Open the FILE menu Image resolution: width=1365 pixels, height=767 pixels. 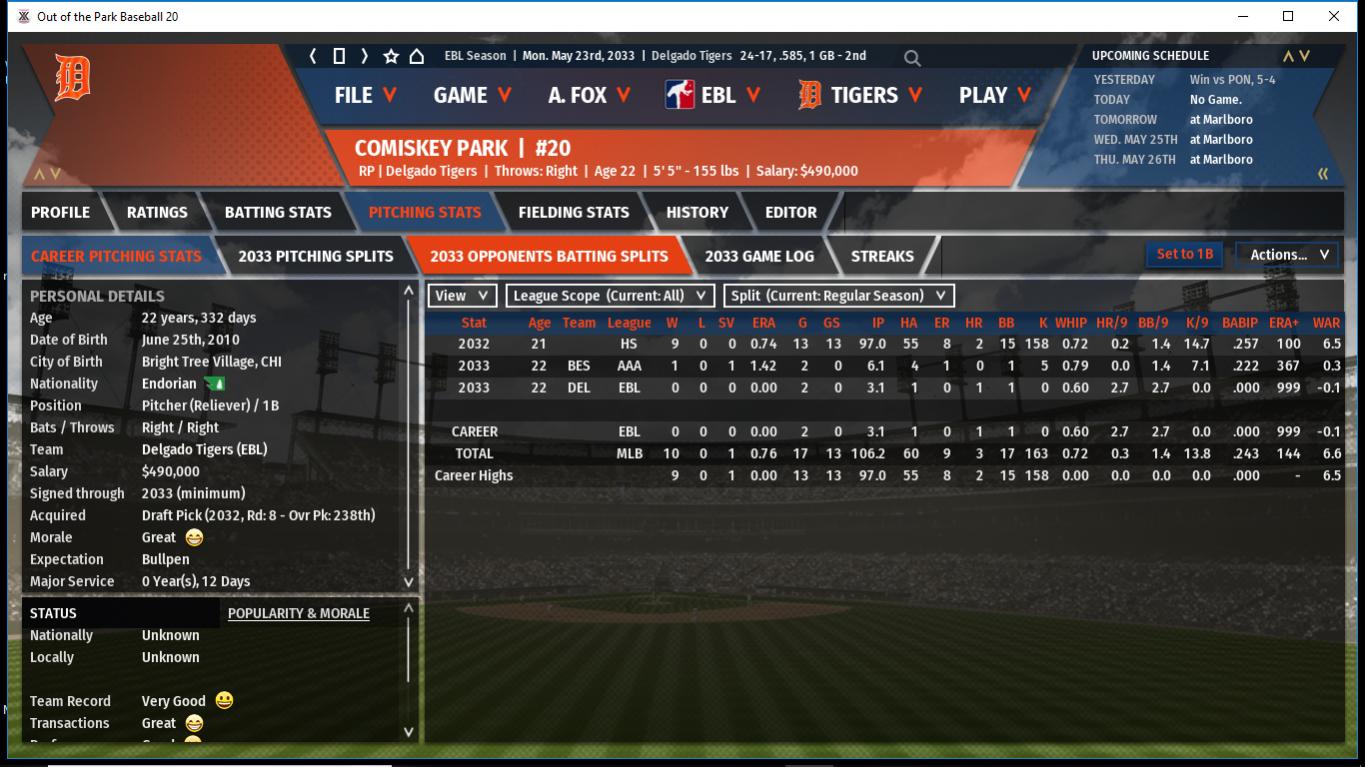tap(365, 95)
